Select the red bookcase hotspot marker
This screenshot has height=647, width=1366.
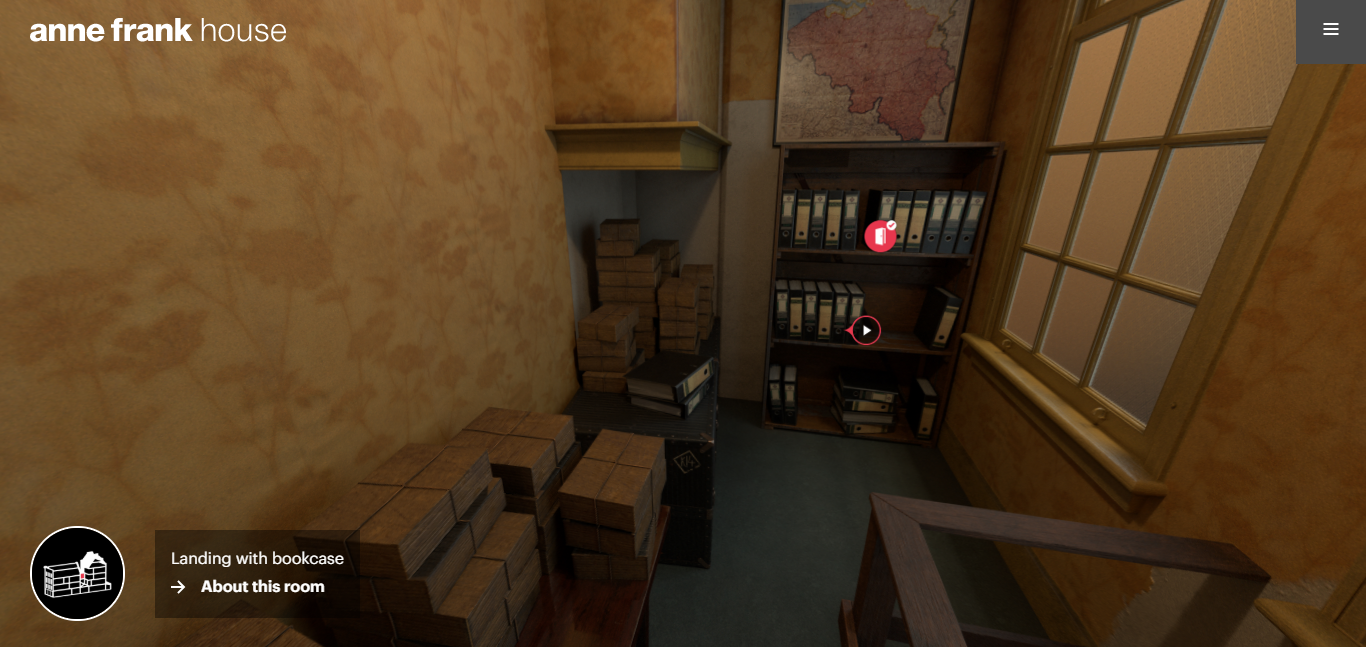880,236
